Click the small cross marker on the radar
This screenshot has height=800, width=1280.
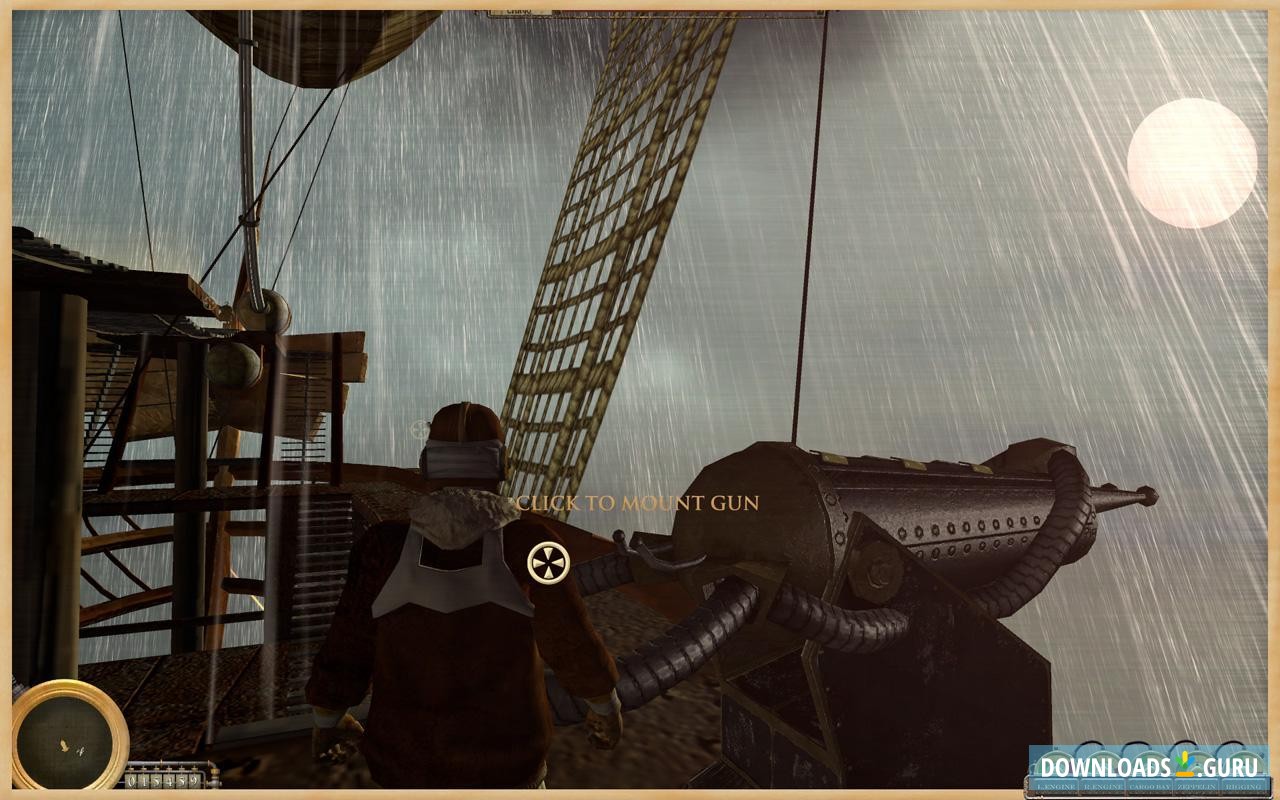tap(81, 751)
